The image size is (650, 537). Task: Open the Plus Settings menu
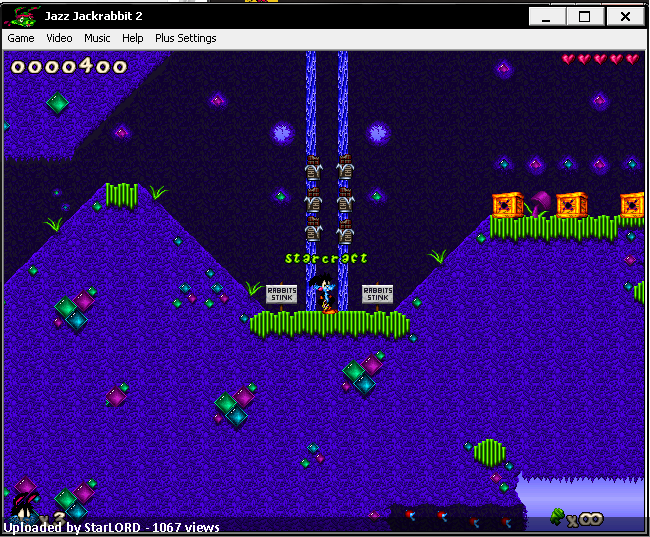185,38
